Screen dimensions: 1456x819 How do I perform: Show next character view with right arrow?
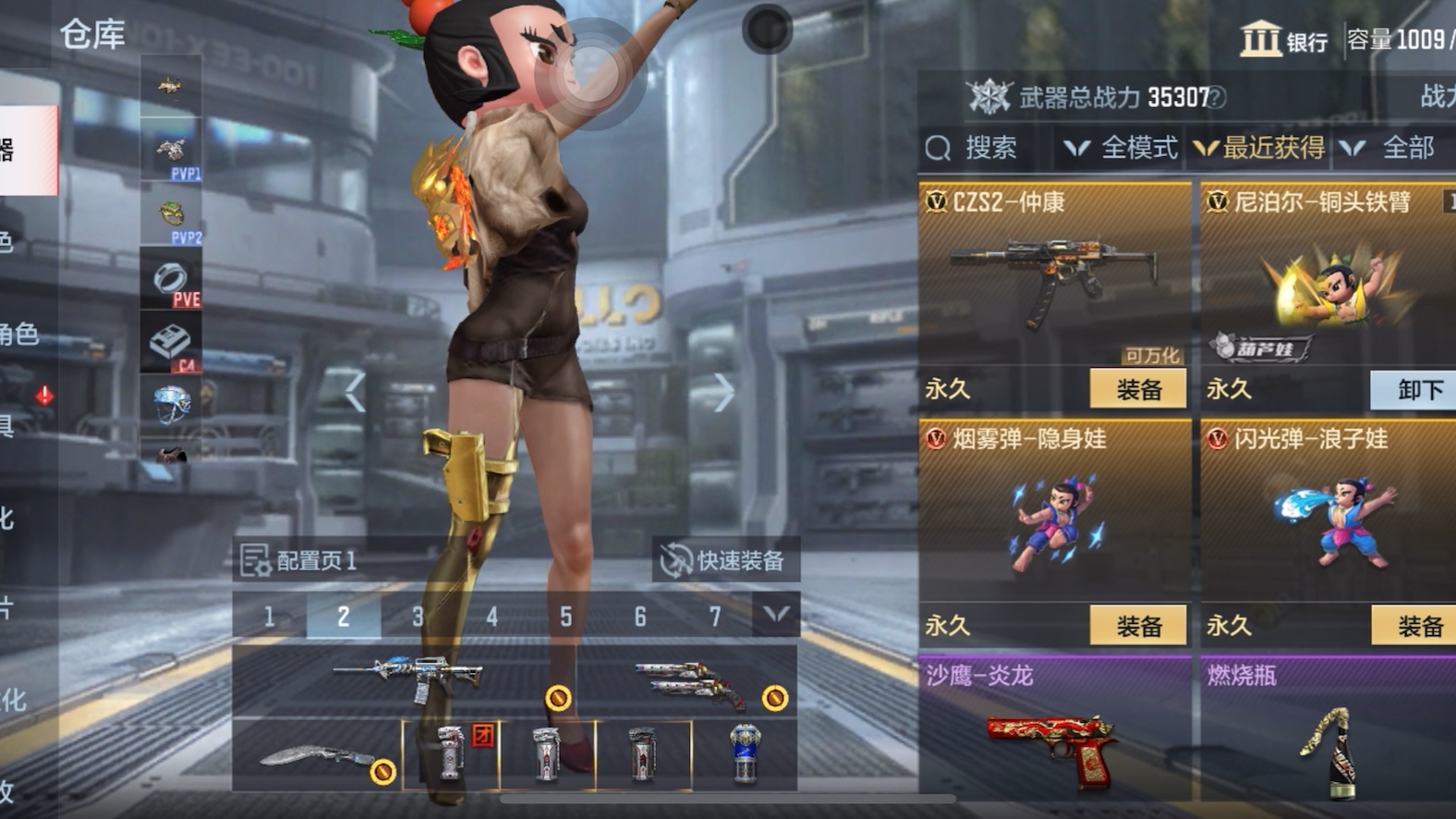coord(723,393)
